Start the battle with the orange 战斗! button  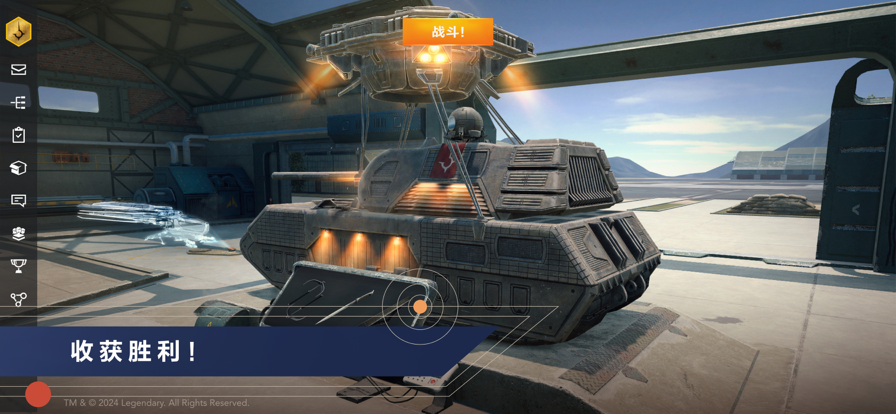448,32
